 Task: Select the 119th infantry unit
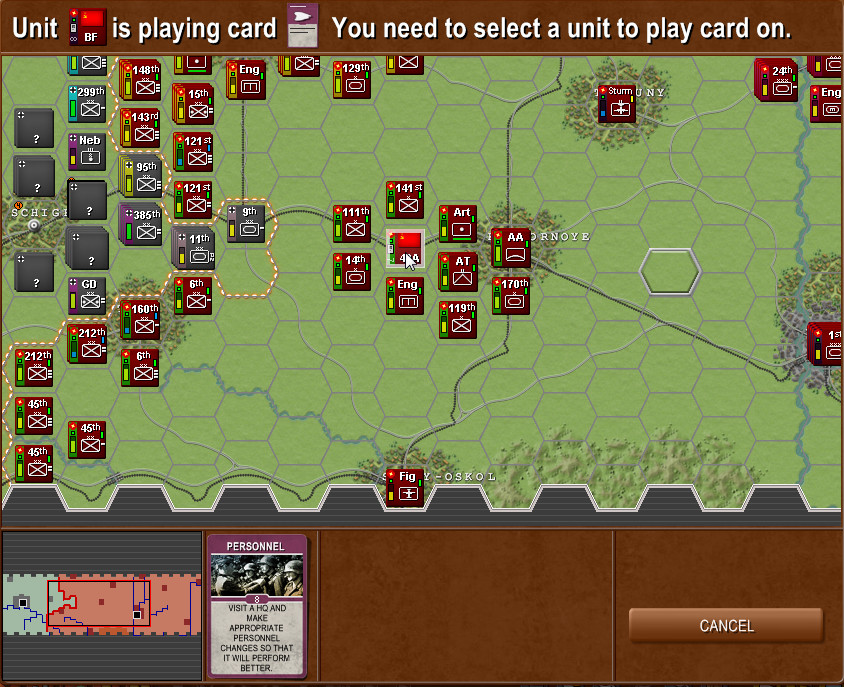458,319
